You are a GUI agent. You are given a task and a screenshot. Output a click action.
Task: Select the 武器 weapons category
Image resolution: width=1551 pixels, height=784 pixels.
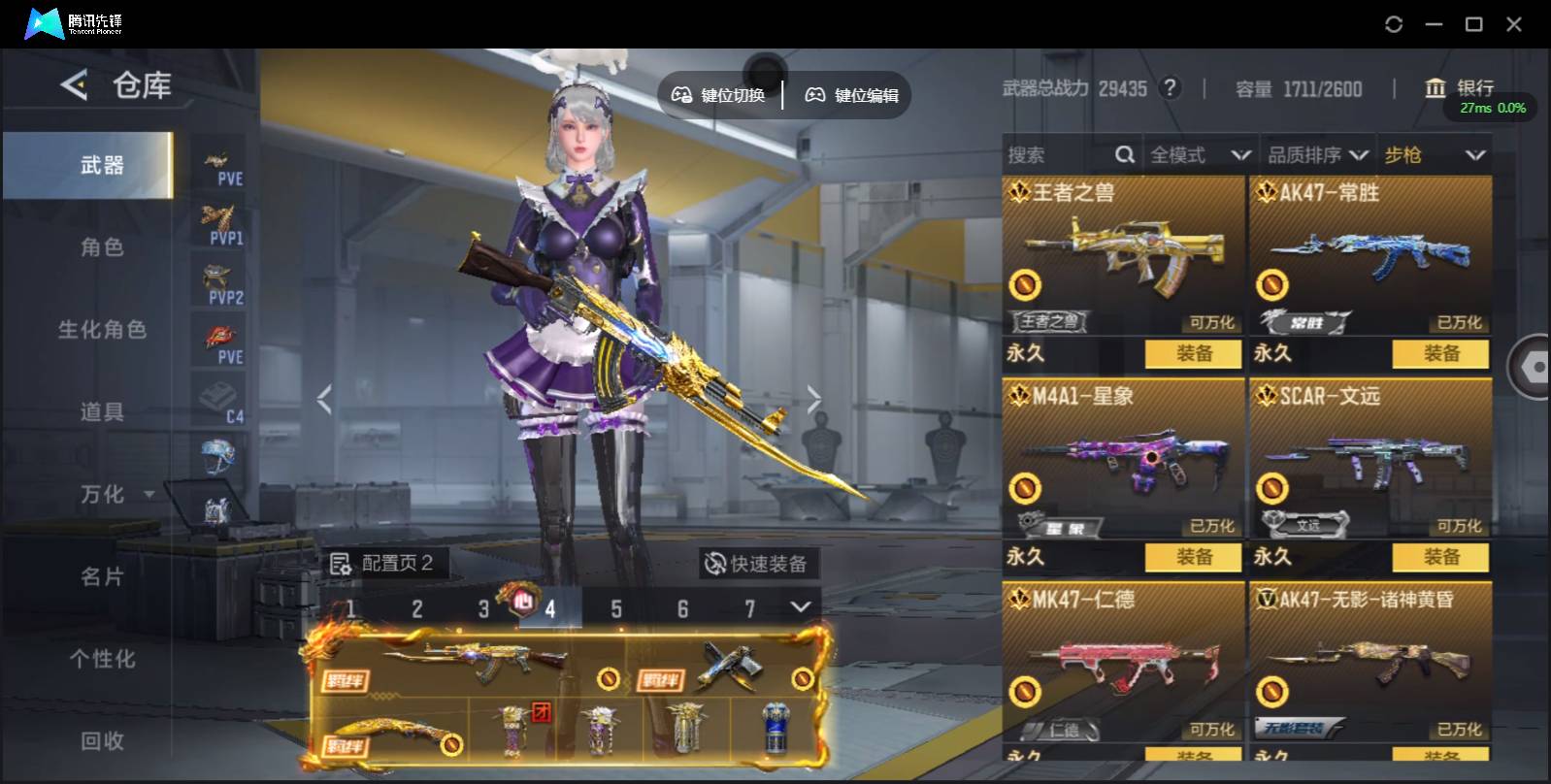tap(101, 166)
